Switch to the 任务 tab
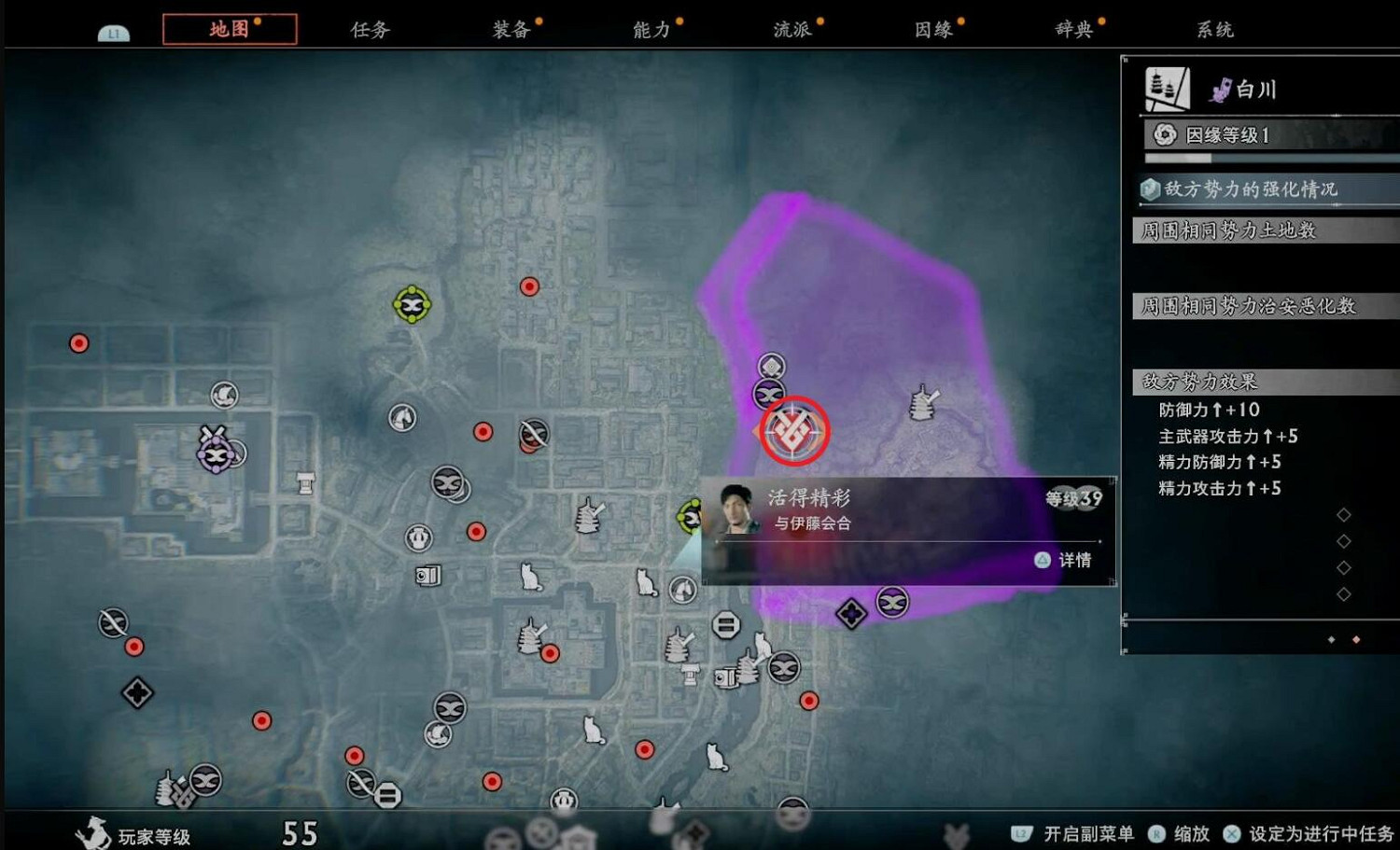 (371, 29)
